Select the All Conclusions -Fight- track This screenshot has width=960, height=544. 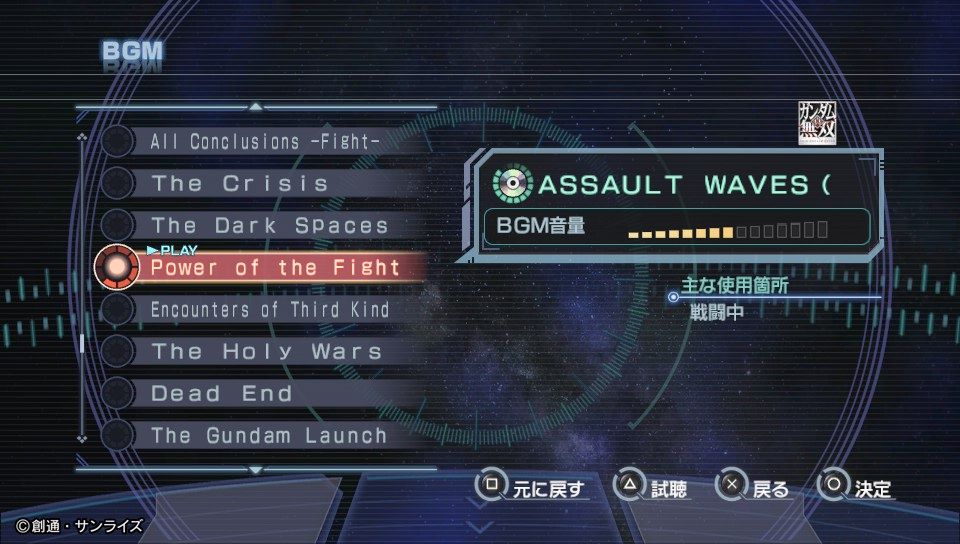click(265, 142)
